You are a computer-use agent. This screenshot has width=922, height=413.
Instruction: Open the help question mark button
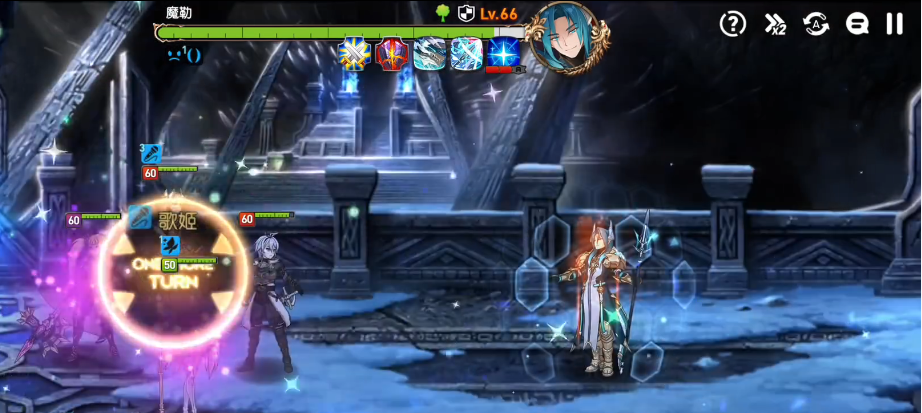pyautogui.click(x=733, y=25)
